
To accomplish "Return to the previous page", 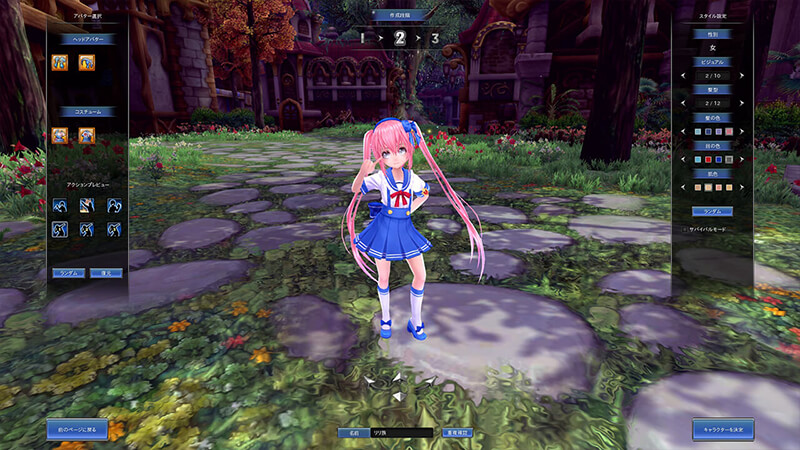I will (x=77, y=429).
